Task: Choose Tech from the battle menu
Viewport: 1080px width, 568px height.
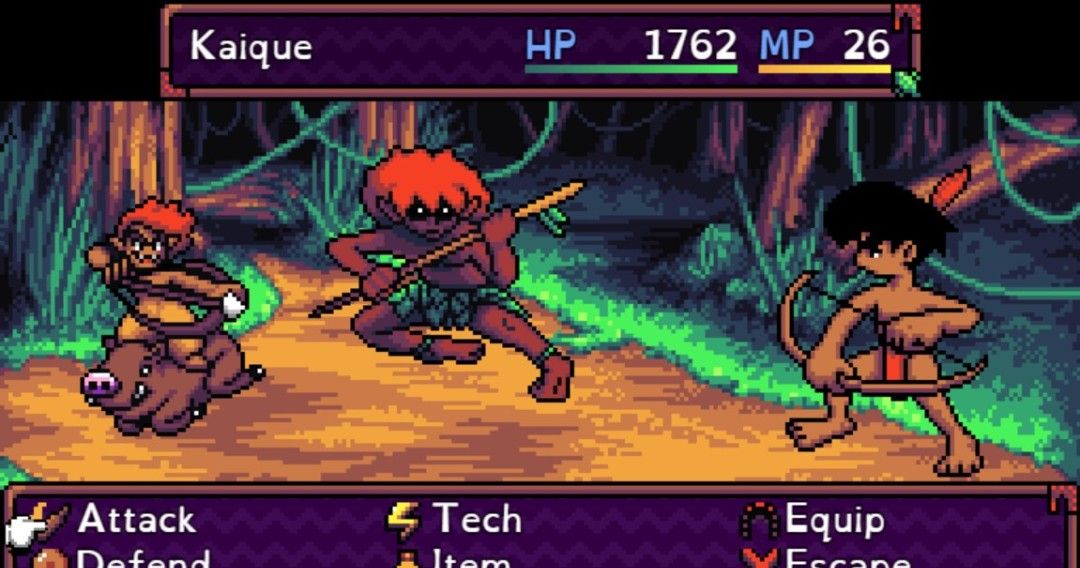Action: (x=476, y=520)
